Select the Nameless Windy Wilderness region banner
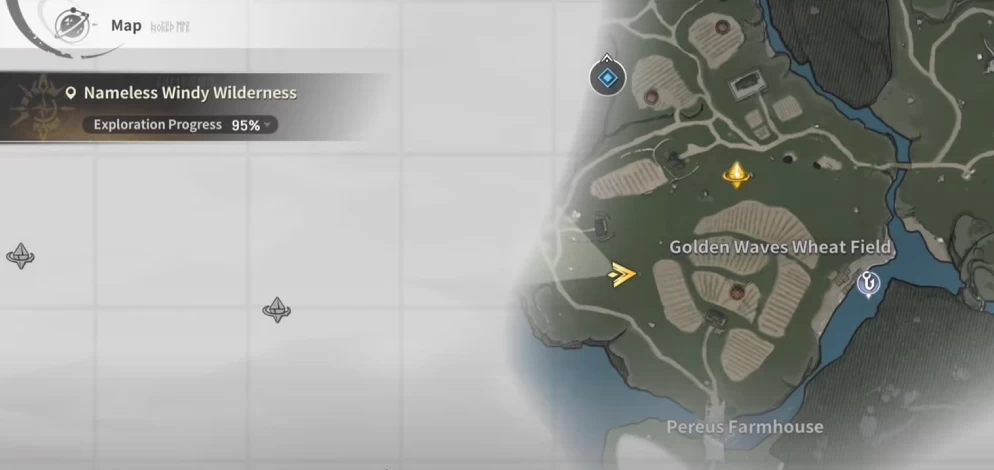The image size is (994, 470). tap(190, 93)
